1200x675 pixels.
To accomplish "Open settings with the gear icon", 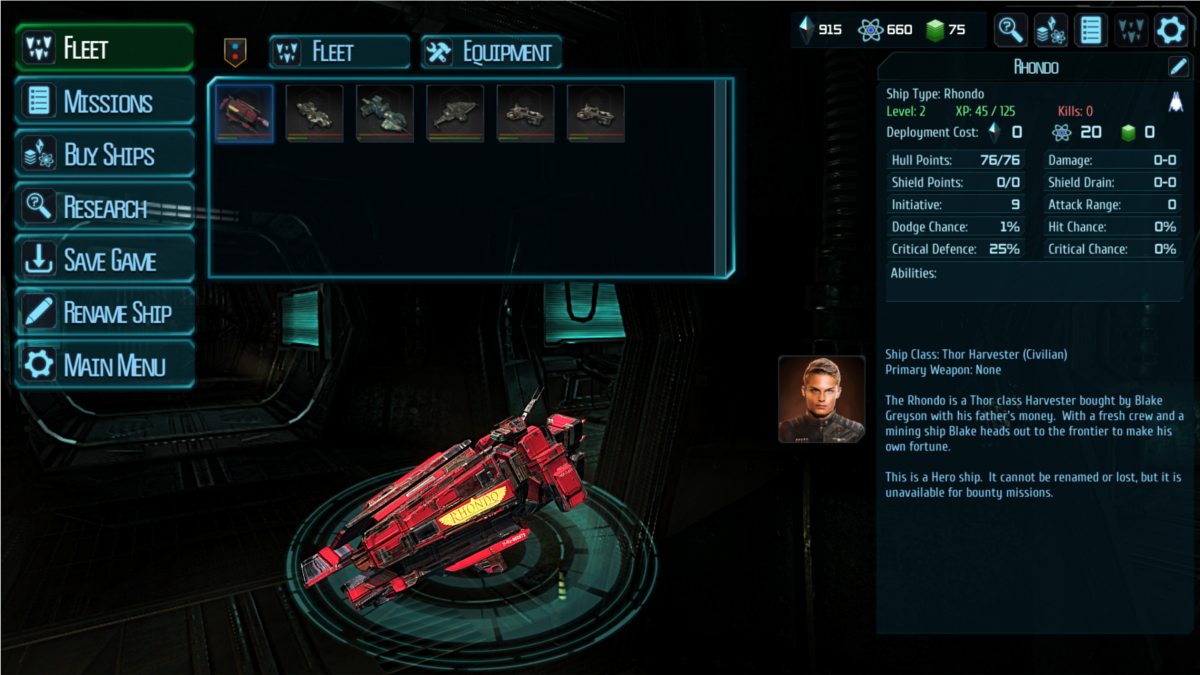I will pos(1170,30).
